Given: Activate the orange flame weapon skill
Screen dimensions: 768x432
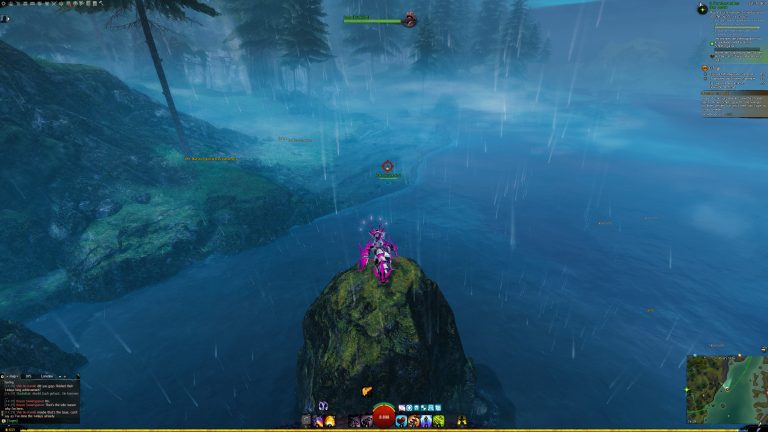Looking at the screenshot, I should click(x=331, y=422).
